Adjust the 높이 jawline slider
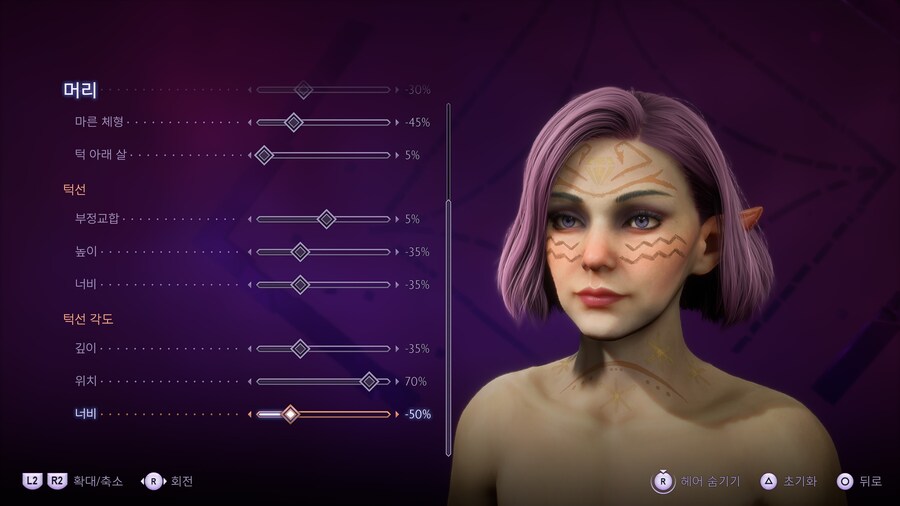The height and width of the screenshot is (506, 900). (x=300, y=252)
